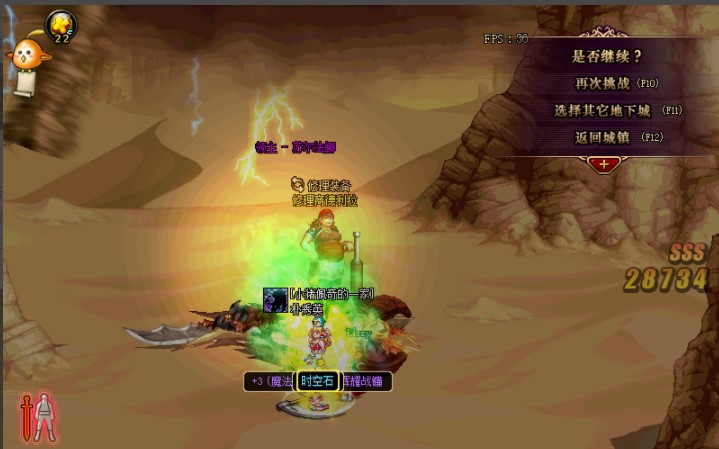
Task: Click the gold clover icon showing 22
Action: point(61,26)
